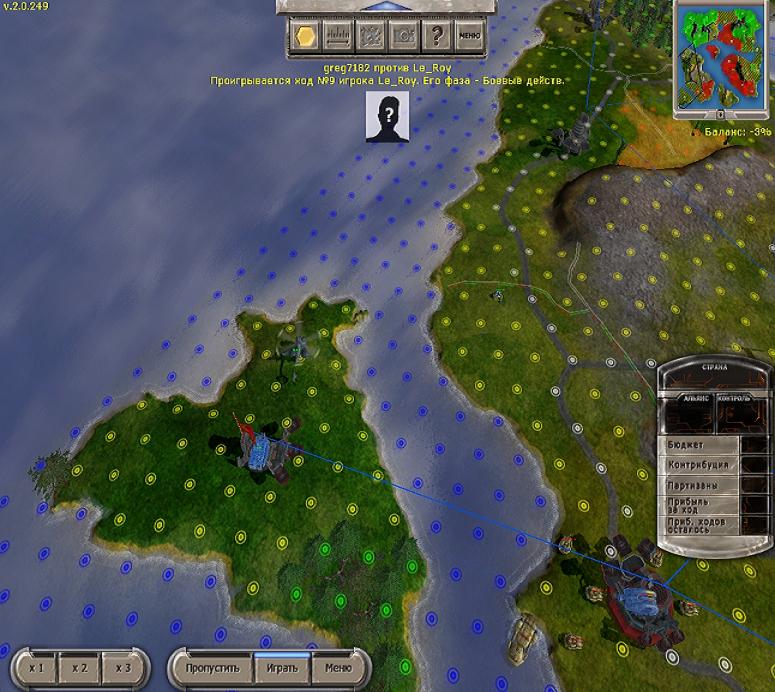Image resolution: width=775 pixels, height=692 pixels.
Task: Click the Играть (play) button
Action: (x=282, y=668)
